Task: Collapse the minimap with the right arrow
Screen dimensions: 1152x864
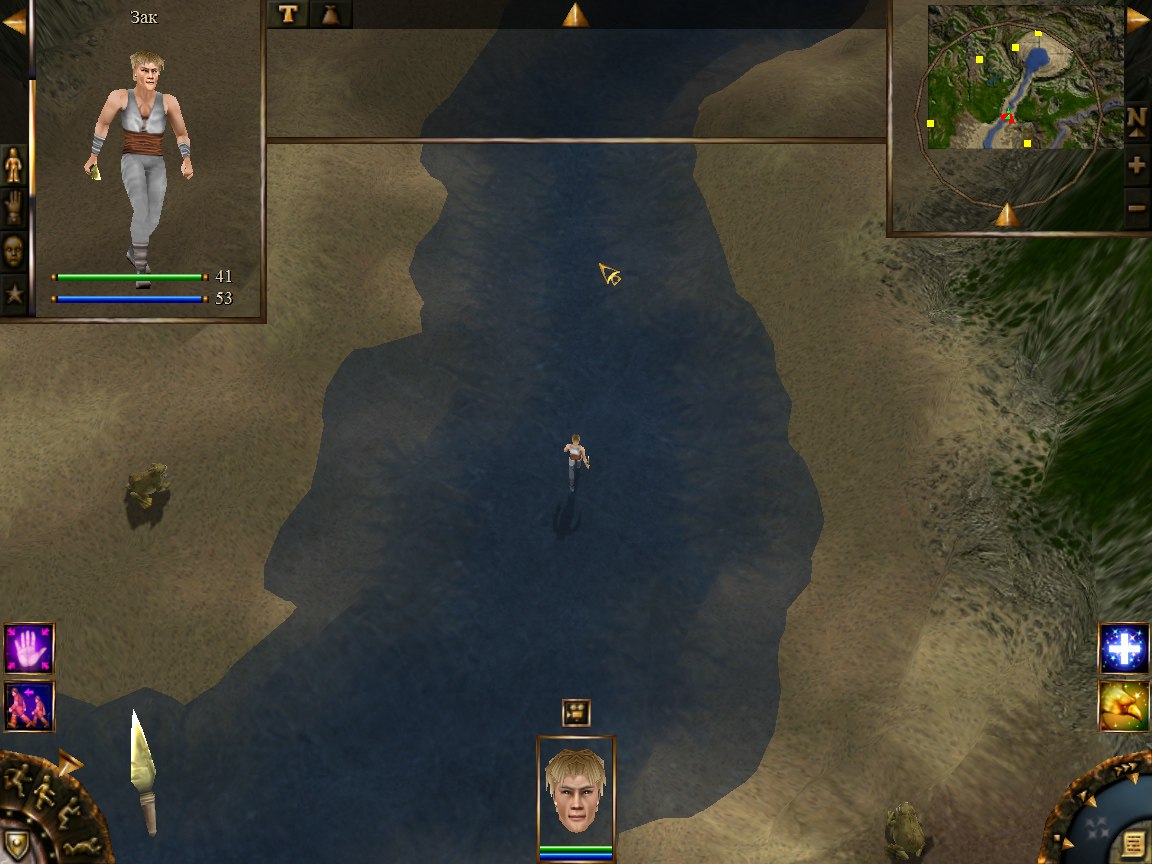Action: (1138, 20)
